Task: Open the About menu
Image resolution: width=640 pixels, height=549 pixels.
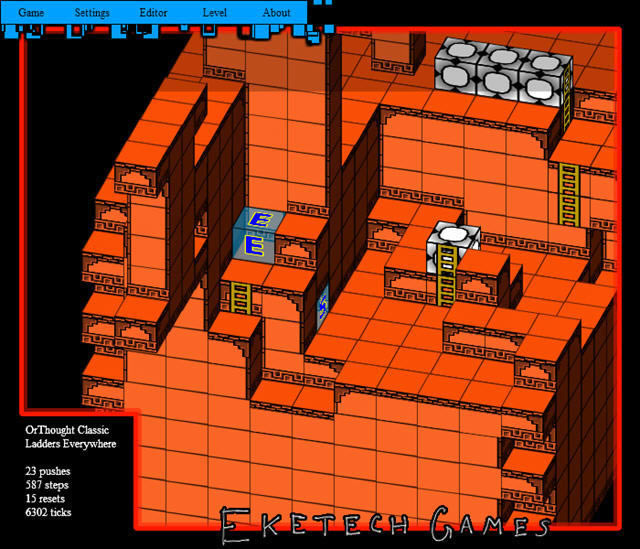Action: (x=276, y=13)
